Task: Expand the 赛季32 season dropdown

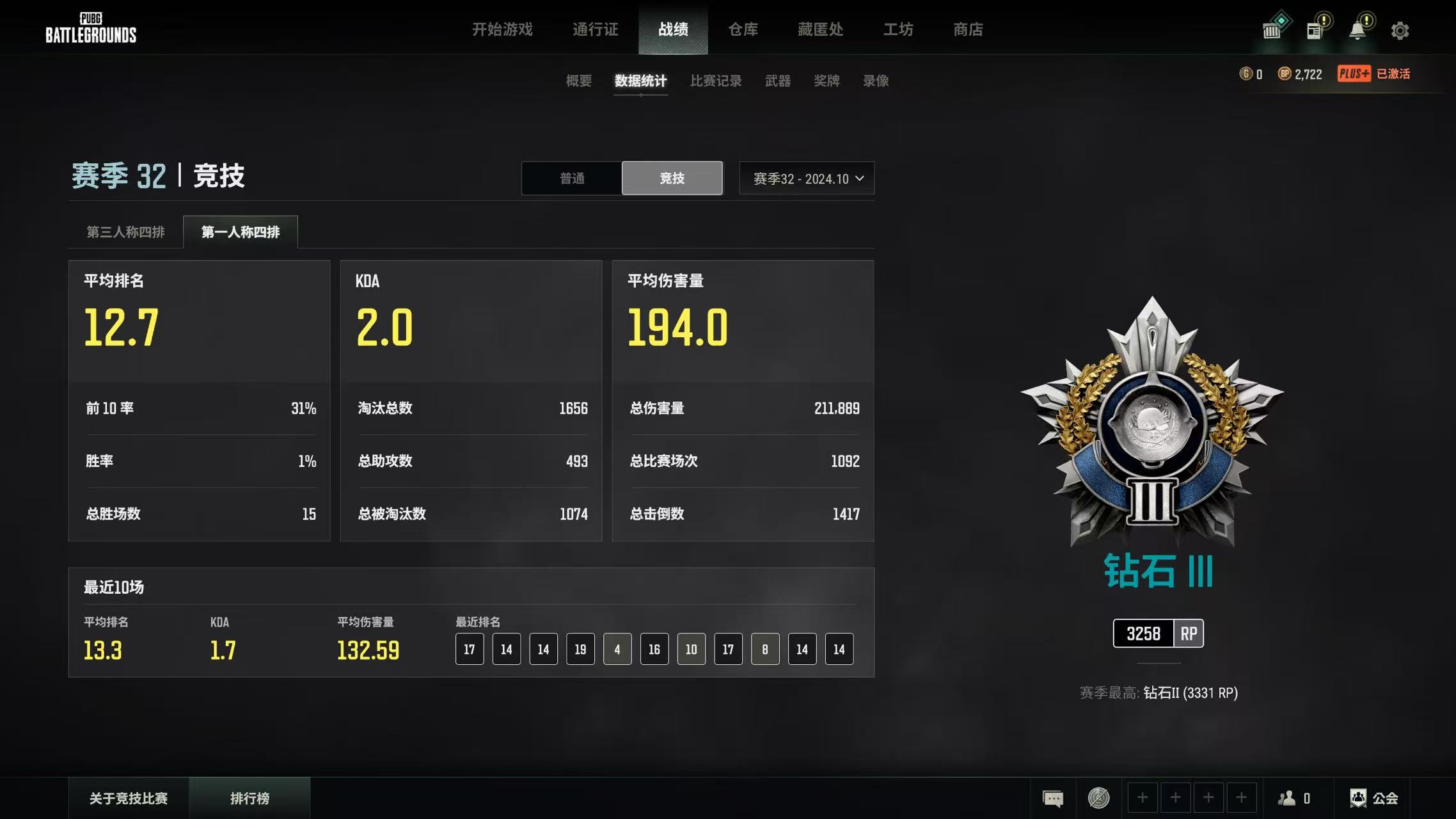Action: click(x=807, y=179)
